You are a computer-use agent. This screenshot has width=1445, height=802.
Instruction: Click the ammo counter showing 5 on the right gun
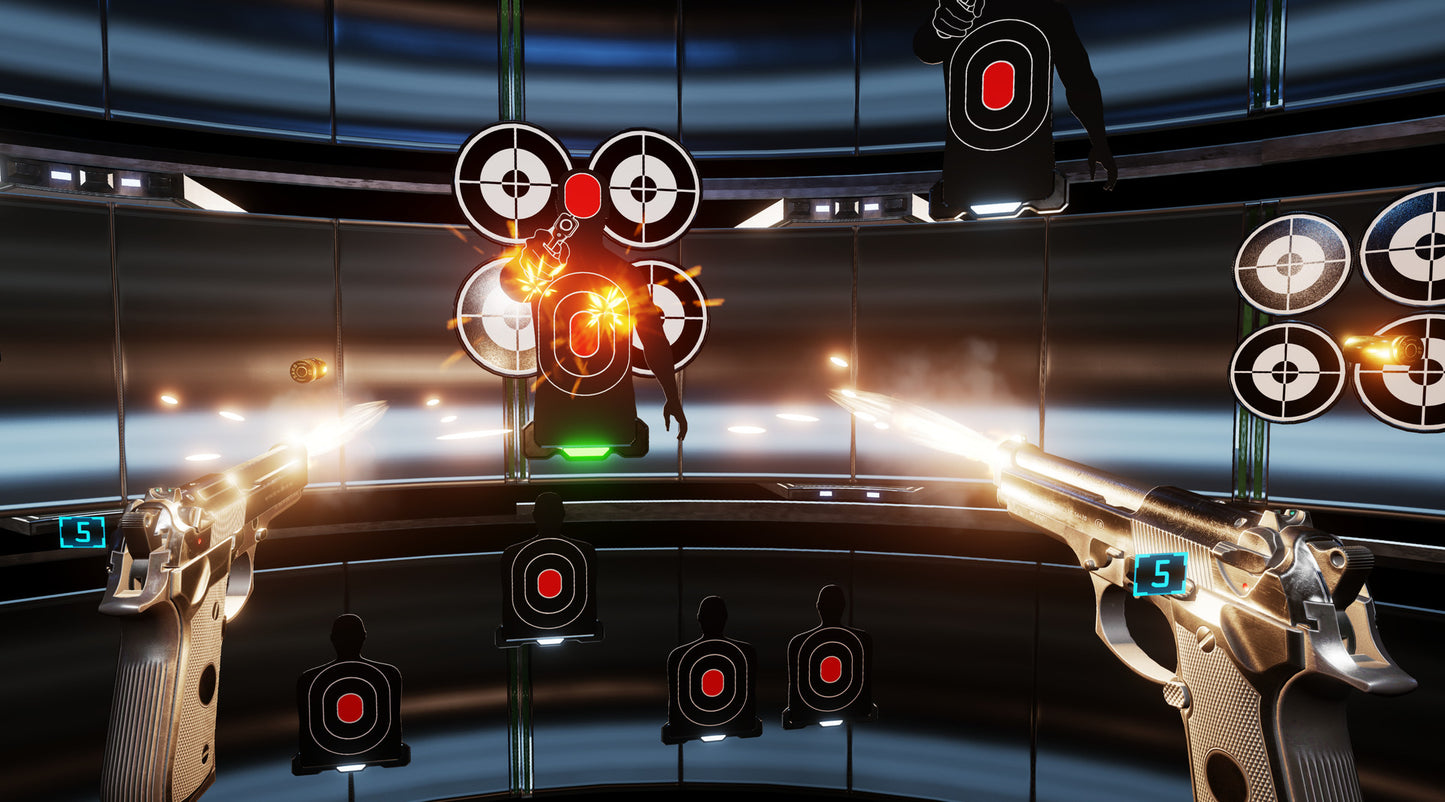(1159, 573)
